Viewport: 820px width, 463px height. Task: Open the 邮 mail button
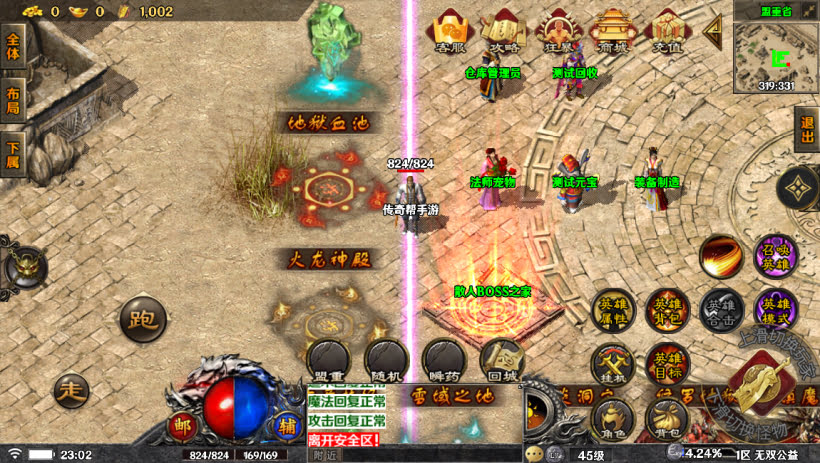pyautogui.click(x=182, y=424)
